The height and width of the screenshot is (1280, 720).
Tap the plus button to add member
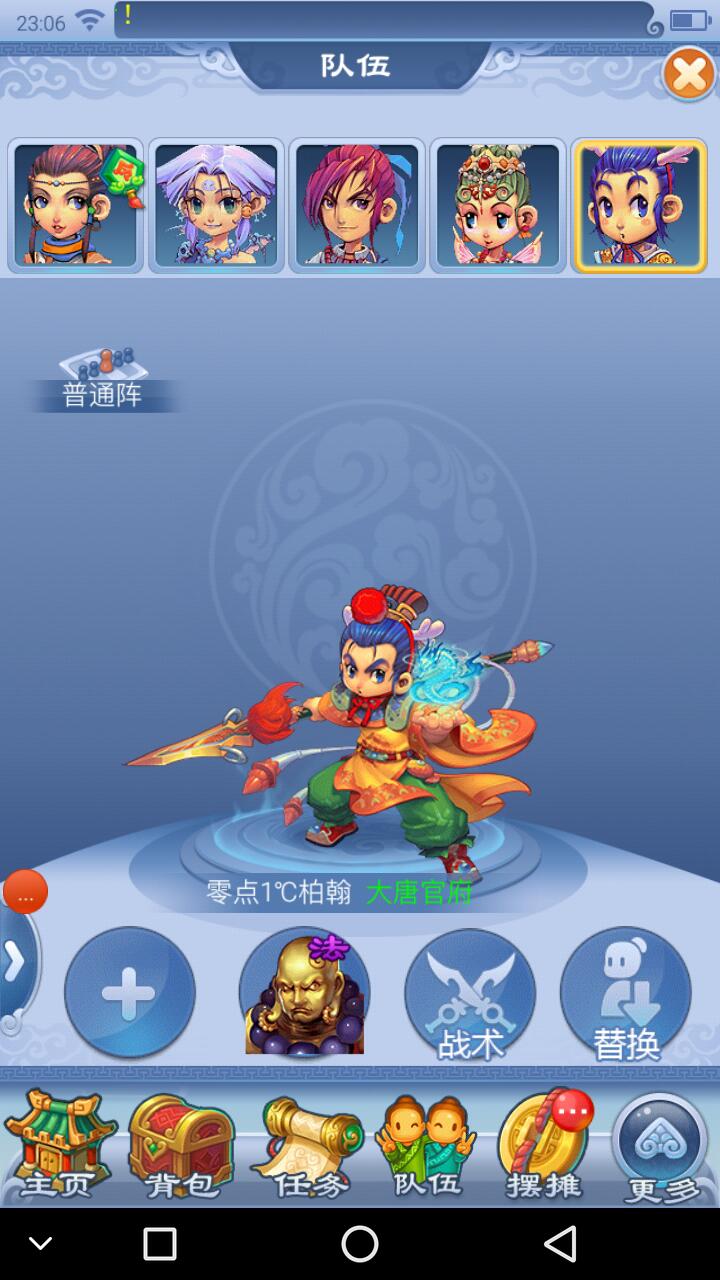point(129,992)
